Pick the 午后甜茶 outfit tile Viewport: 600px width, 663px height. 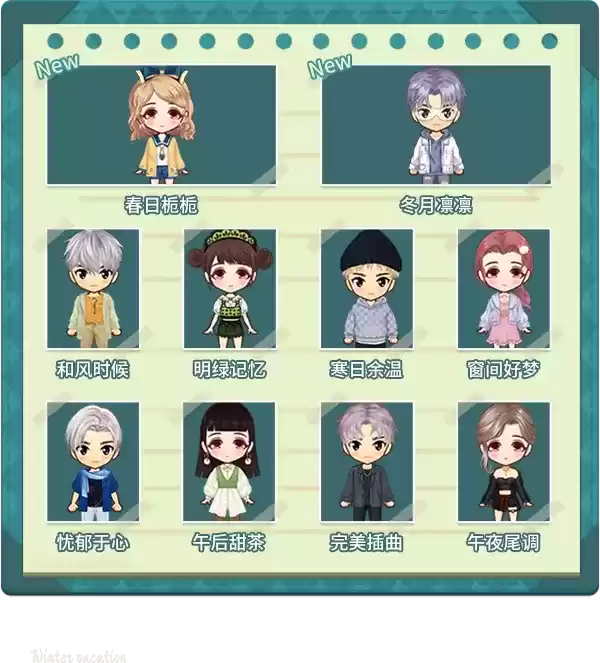tap(229, 462)
